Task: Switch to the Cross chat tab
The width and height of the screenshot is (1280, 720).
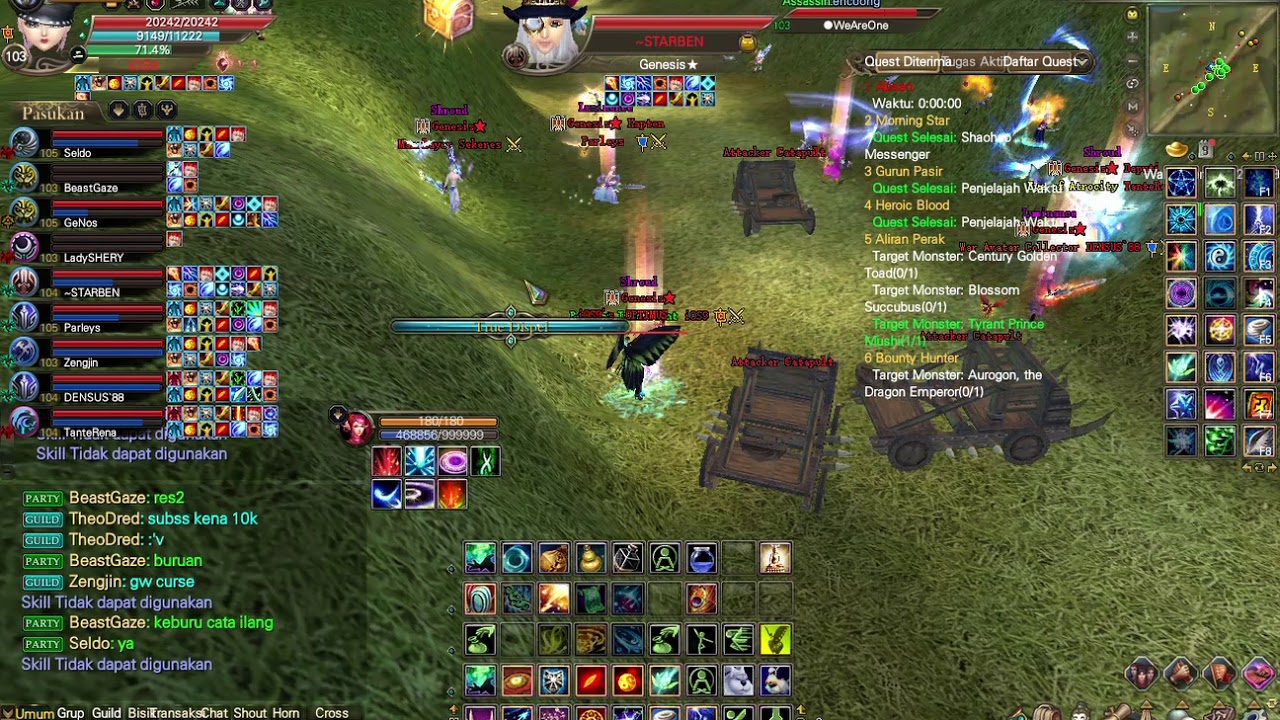Action: tap(331, 713)
